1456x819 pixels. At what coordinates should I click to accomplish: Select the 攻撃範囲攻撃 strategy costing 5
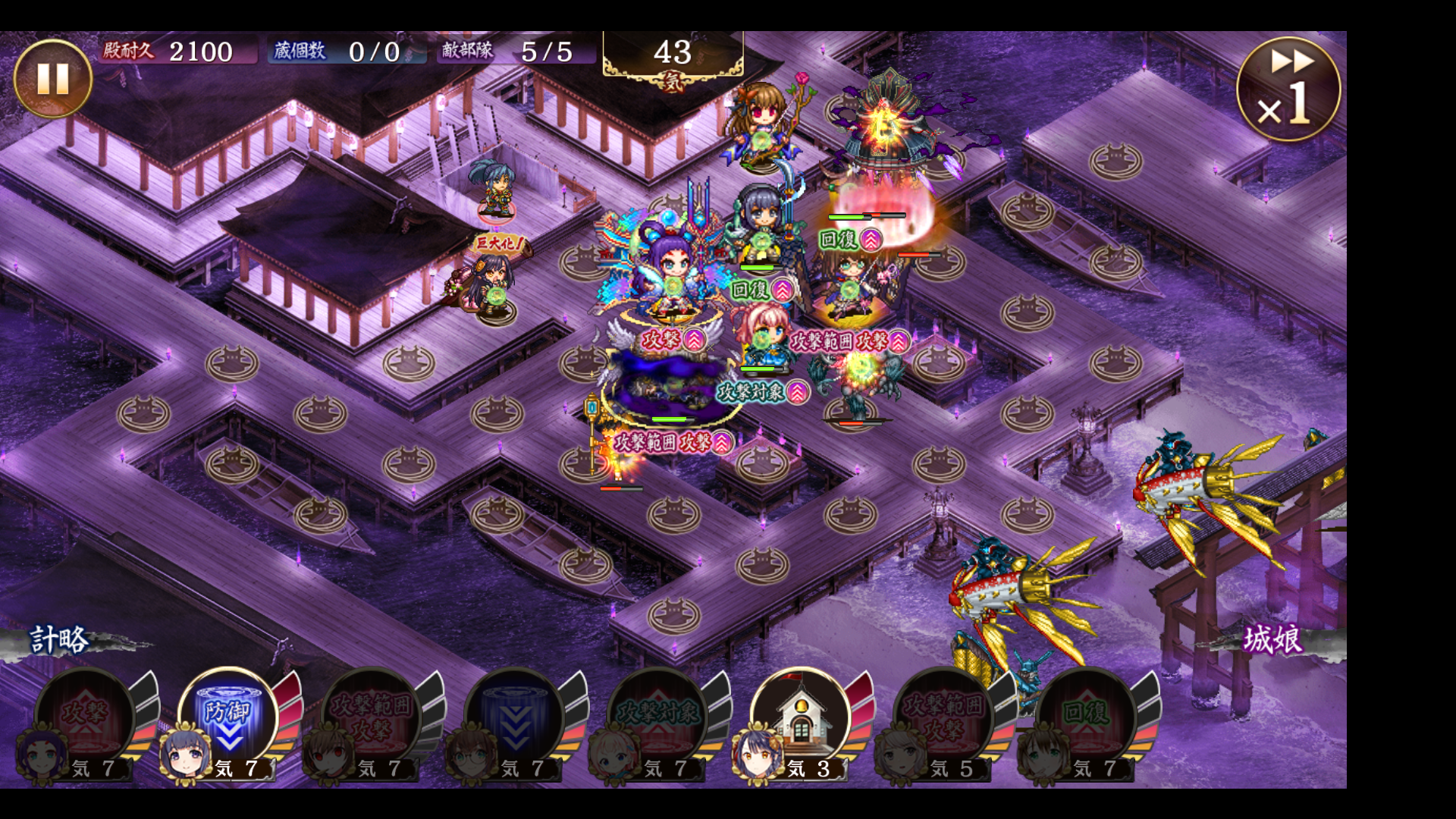(x=943, y=718)
